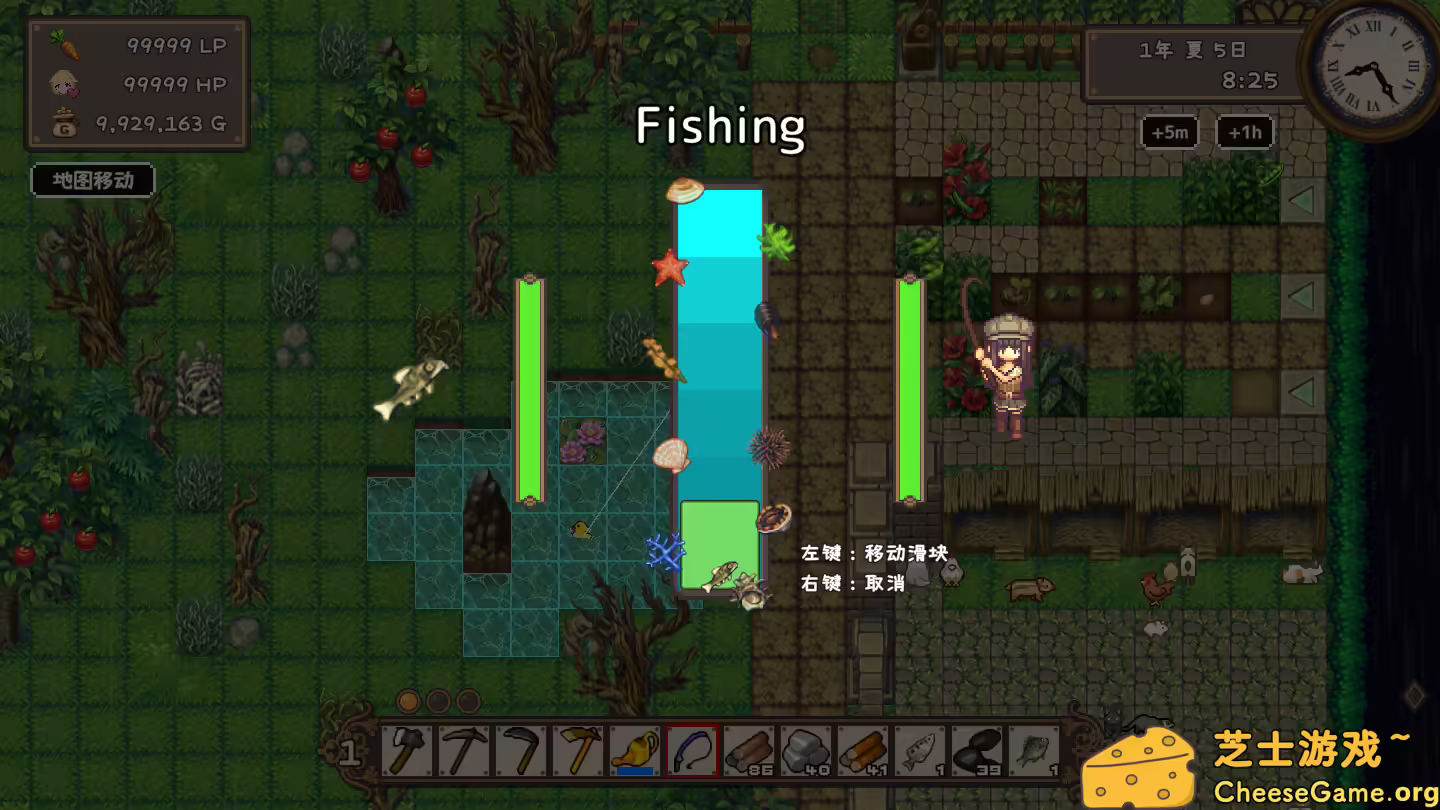Select the black coal stack of 39
The width and height of the screenshot is (1440, 810).
tap(977, 750)
